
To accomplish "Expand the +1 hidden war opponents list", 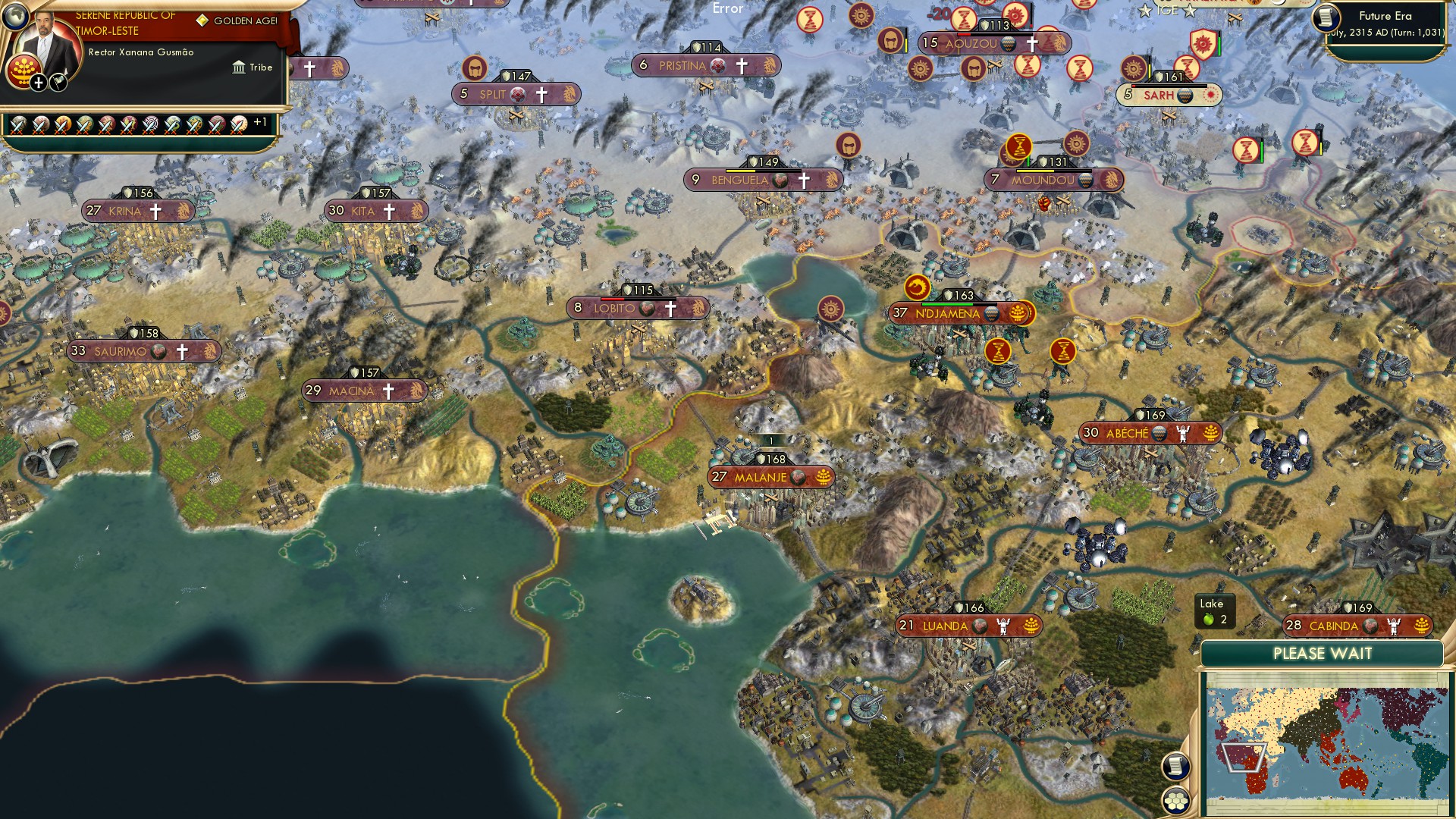I will pos(260,121).
